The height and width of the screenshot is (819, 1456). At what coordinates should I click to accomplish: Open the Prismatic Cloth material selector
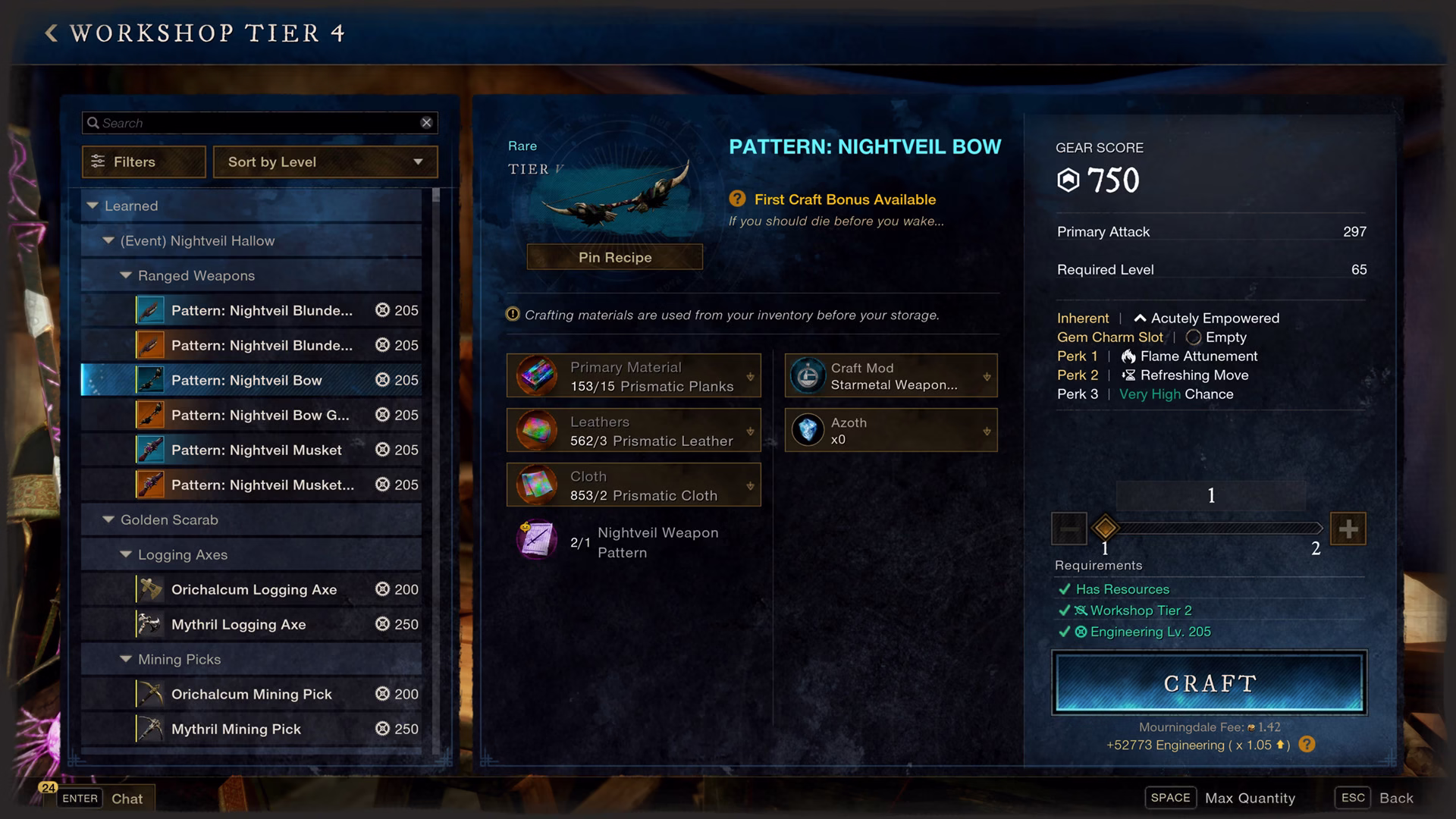633,485
